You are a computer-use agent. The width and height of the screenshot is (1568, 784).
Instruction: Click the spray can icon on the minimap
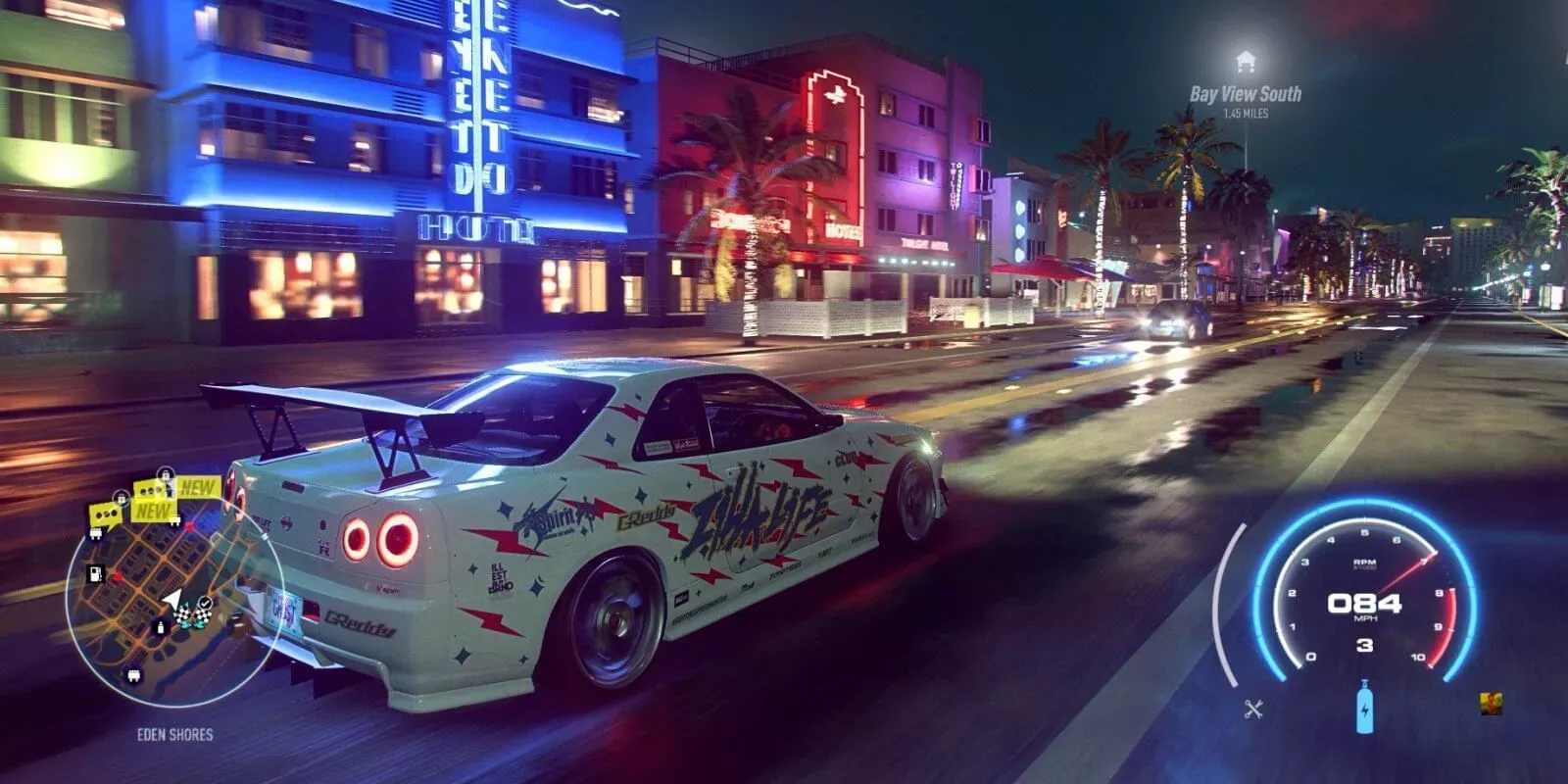tap(160, 627)
